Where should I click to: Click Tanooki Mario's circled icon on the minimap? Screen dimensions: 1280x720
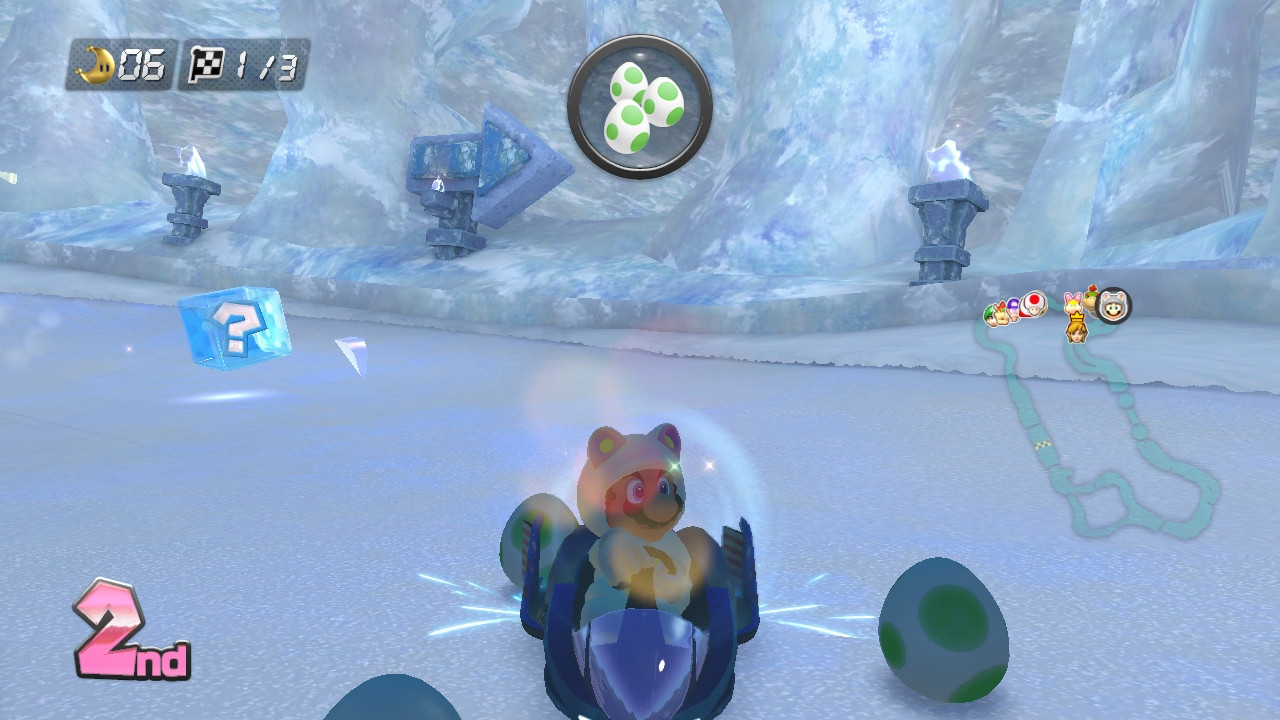point(1114,308)
